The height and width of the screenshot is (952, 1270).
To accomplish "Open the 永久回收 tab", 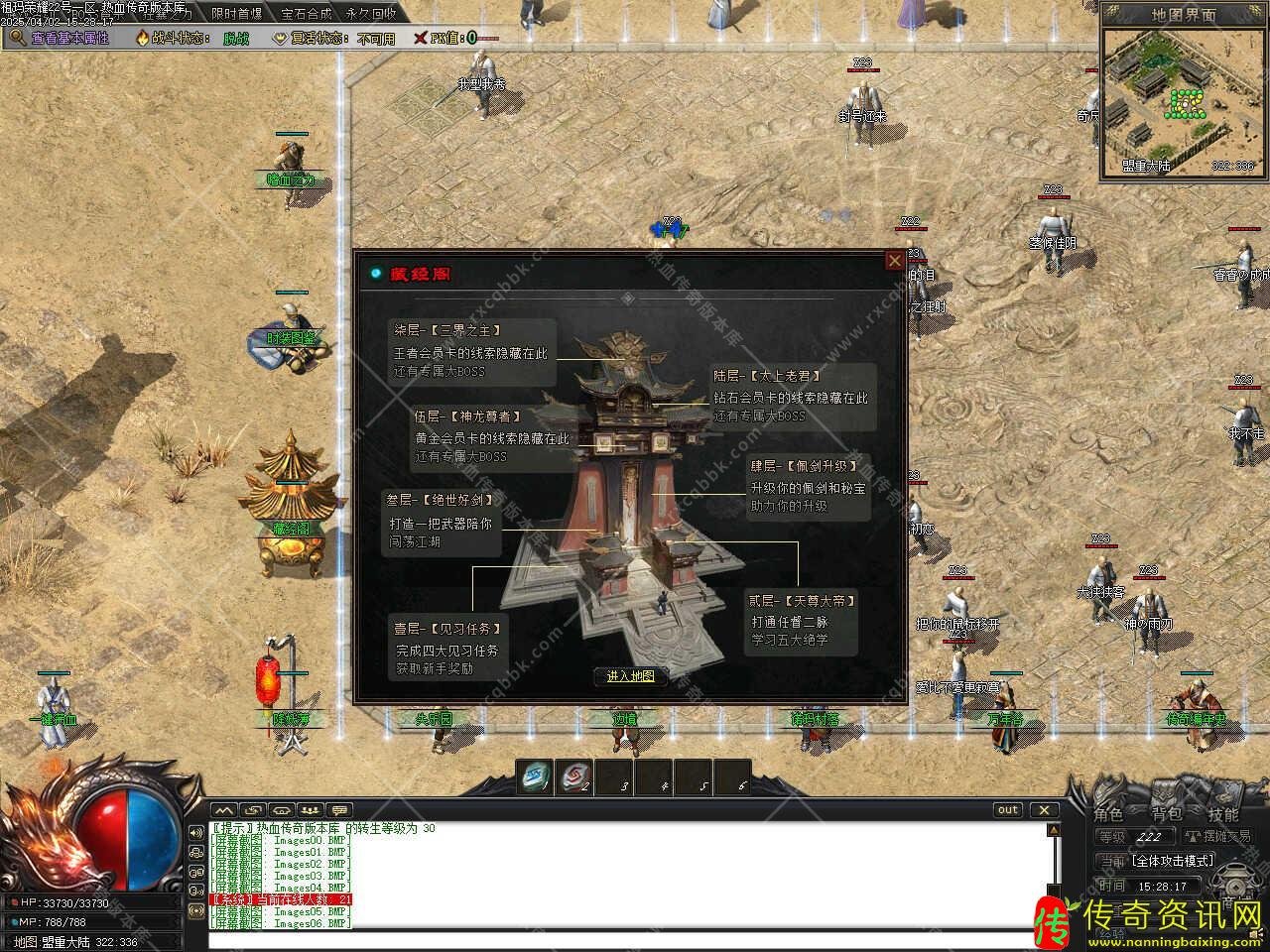I will coord(371,14).
